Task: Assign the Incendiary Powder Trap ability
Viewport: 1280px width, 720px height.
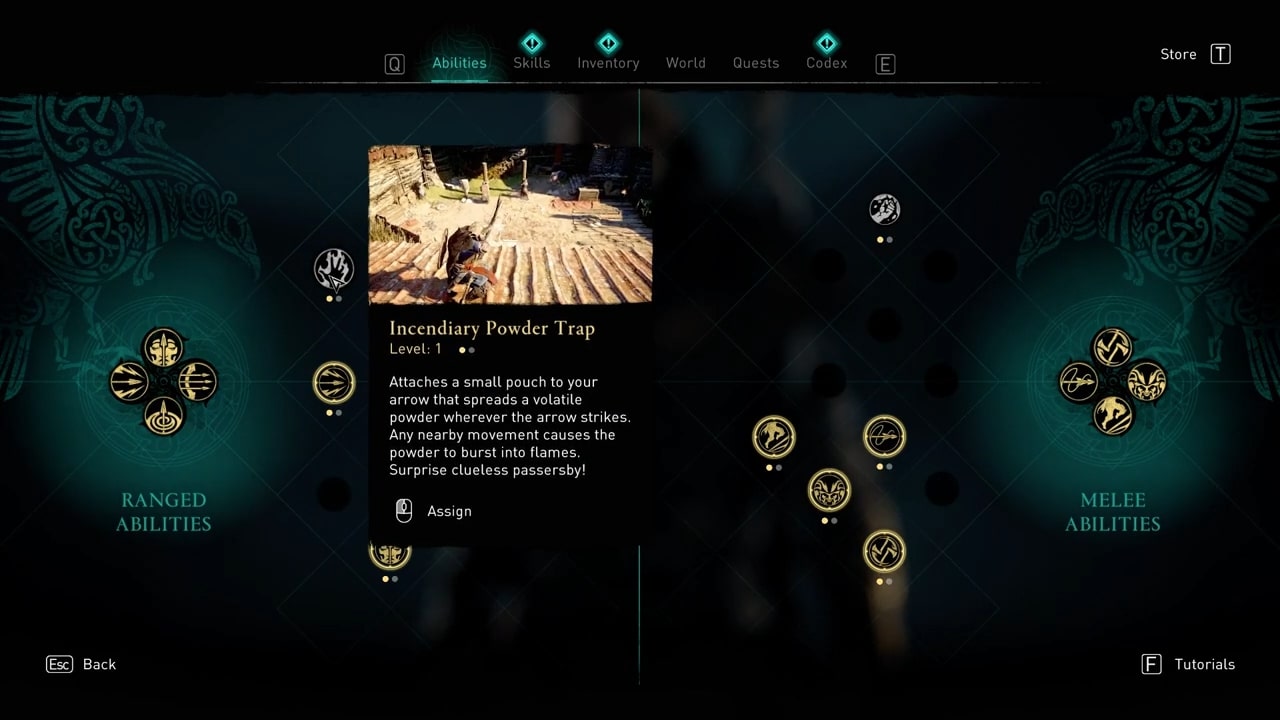Action: [x=432, y=511]
